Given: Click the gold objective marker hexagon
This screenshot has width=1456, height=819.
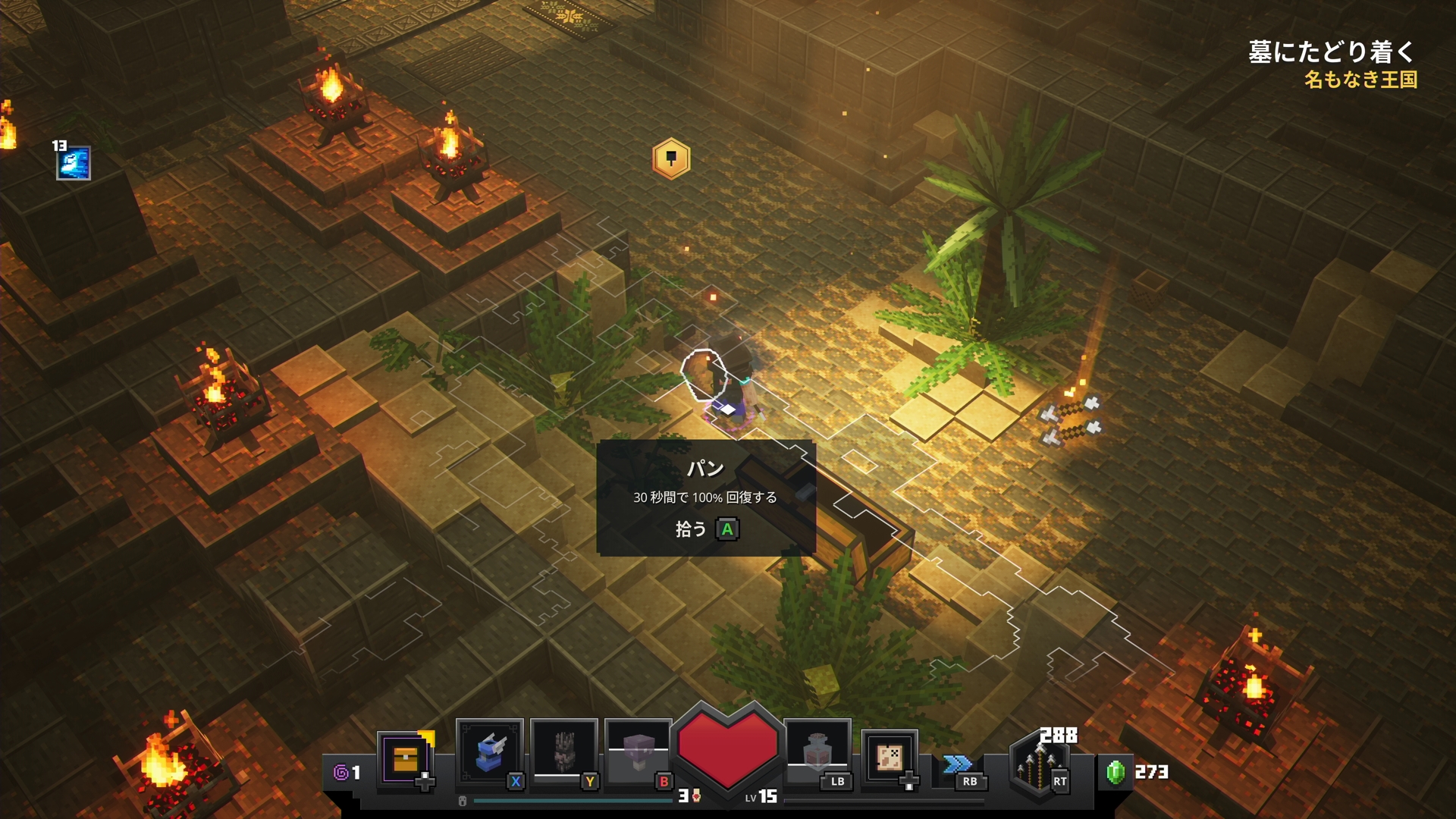Looking at the screenshot, I should coord(671,158).
